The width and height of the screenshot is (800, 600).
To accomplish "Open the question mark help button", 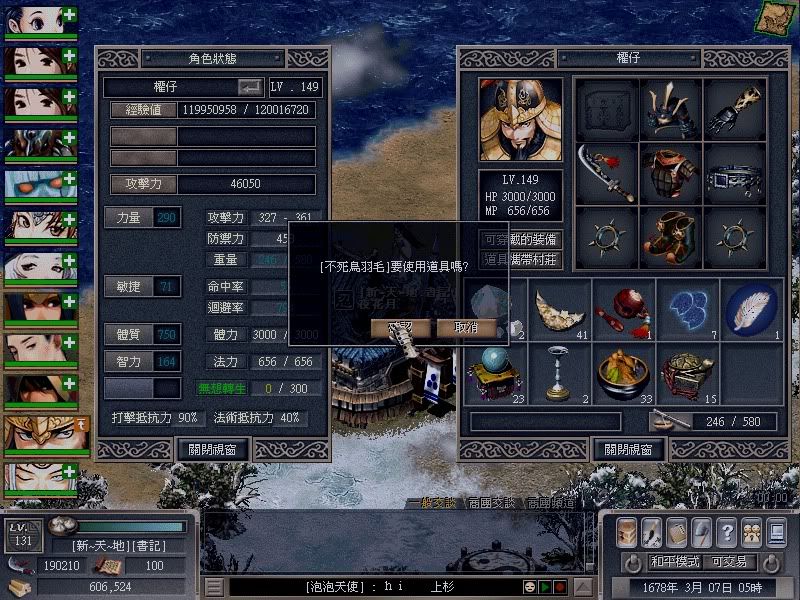I will [727, 531].
